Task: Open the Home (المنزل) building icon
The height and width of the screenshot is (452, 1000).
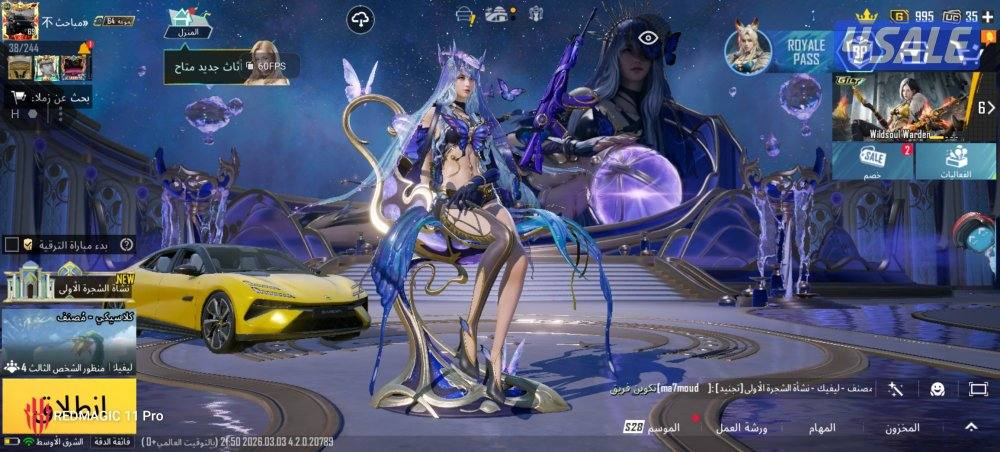Action: tap(190, 22)
